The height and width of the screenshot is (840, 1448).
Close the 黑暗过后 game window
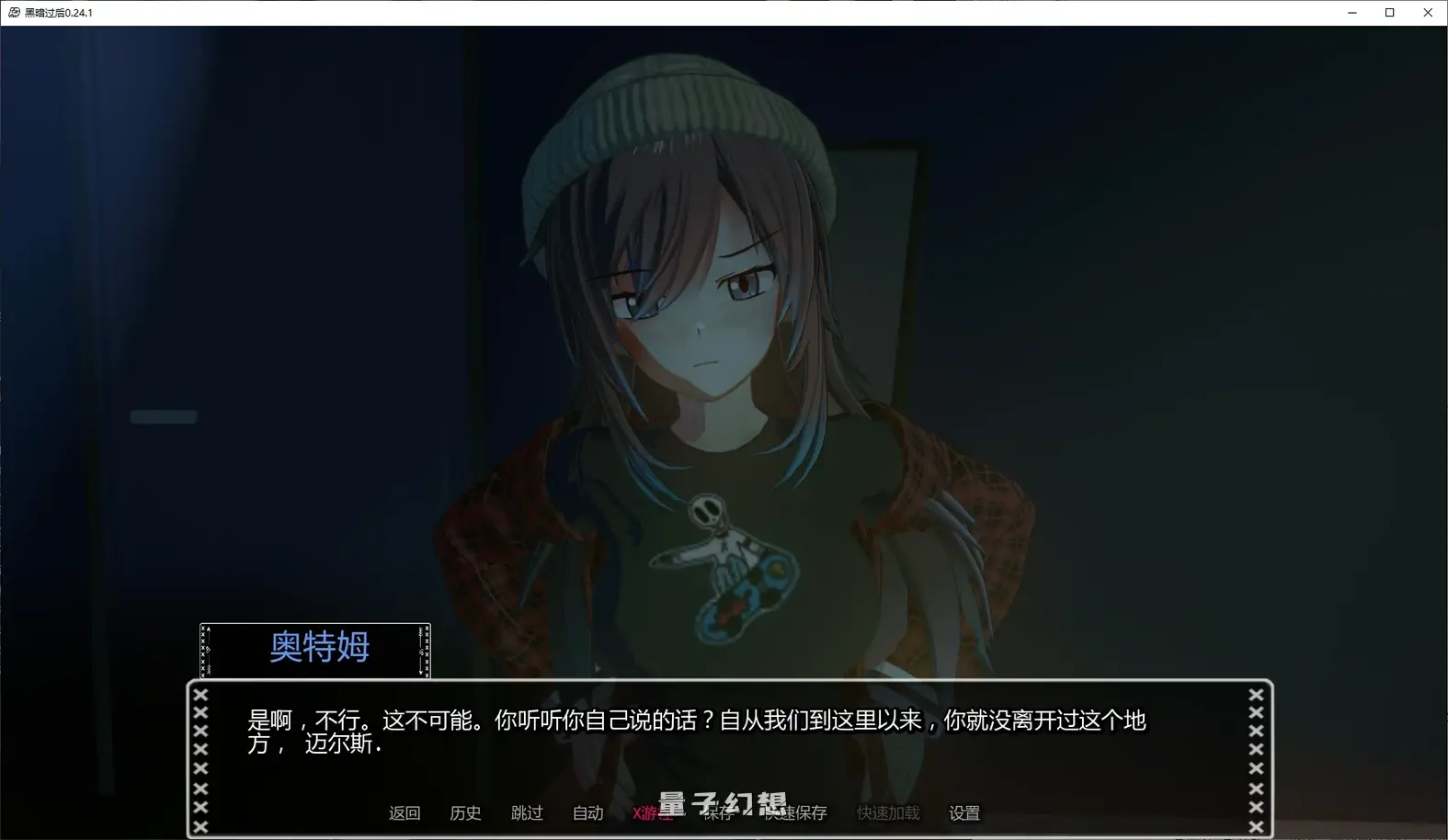[1428, 12]
